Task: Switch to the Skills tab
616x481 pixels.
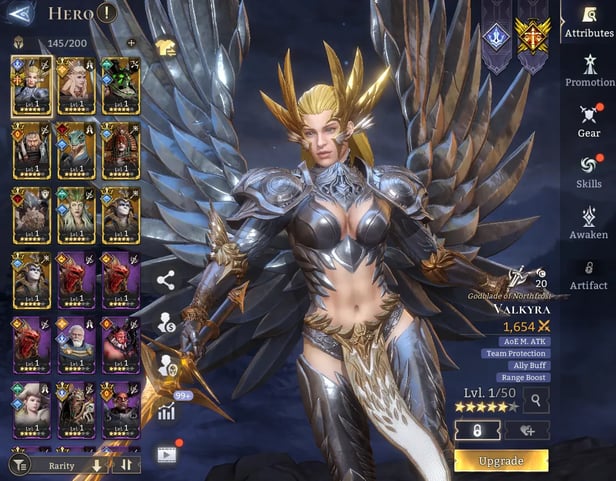Action: tap(589, 172)
